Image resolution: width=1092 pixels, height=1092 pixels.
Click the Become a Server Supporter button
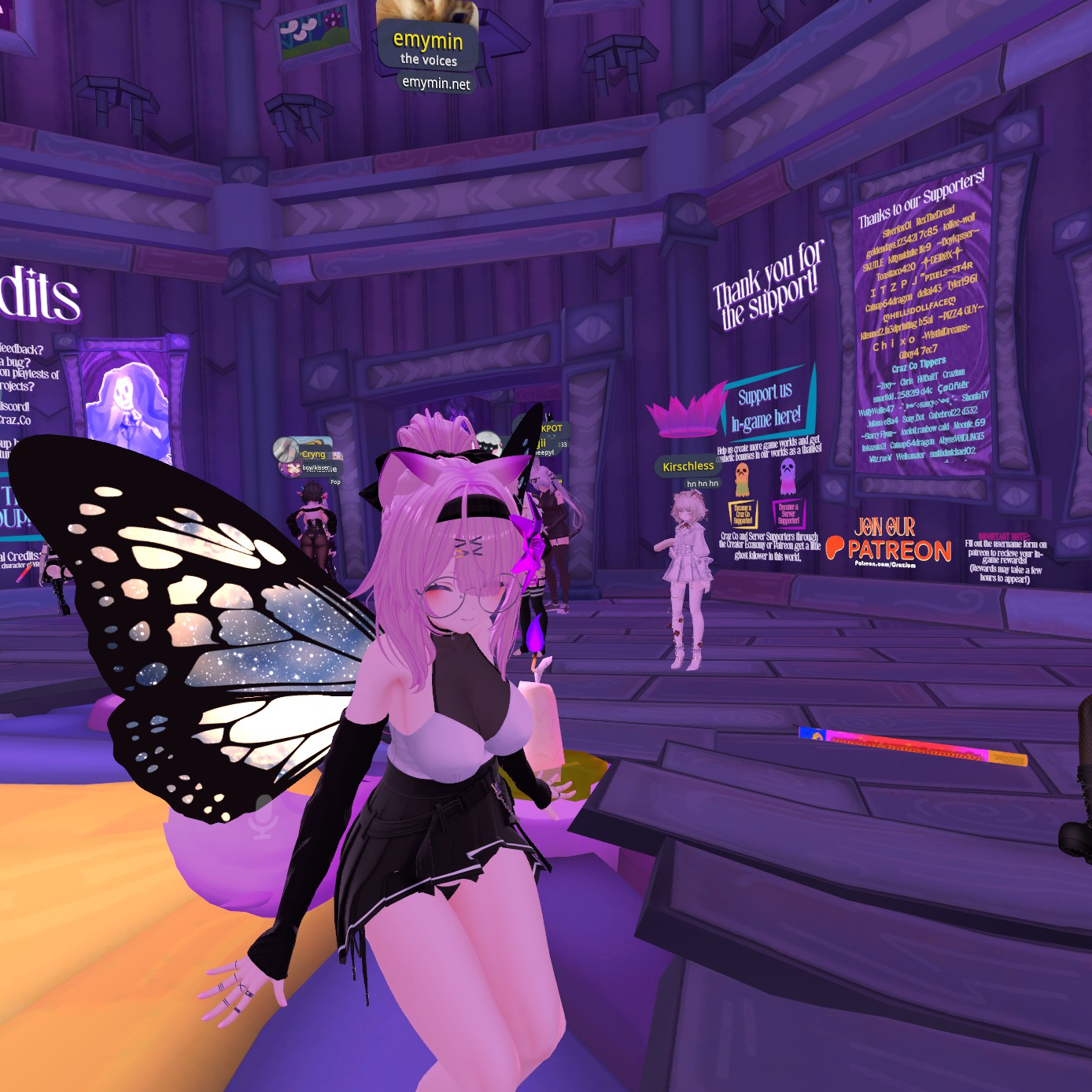click(x=788, y=514)
